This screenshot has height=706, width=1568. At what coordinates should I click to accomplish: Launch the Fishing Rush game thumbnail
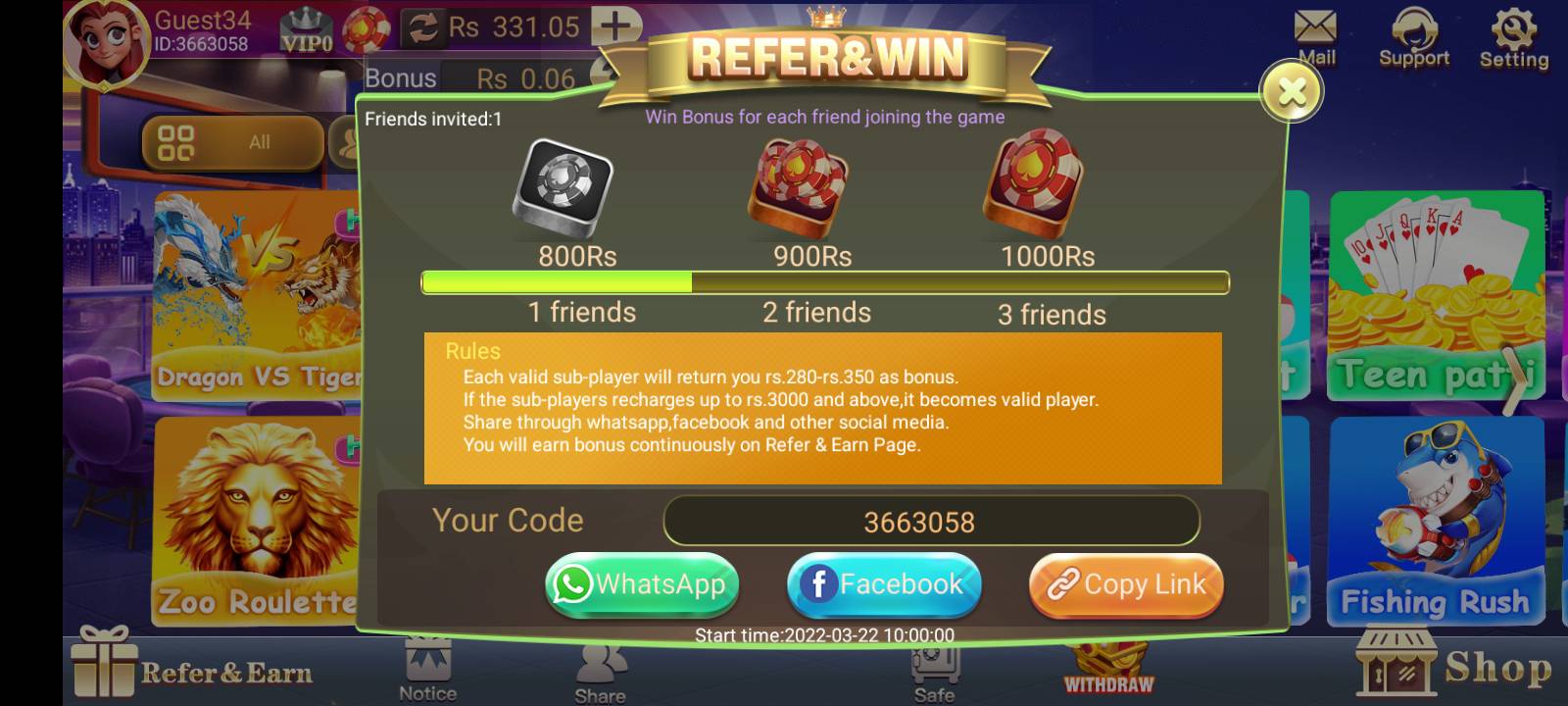tap(1437, 520)
